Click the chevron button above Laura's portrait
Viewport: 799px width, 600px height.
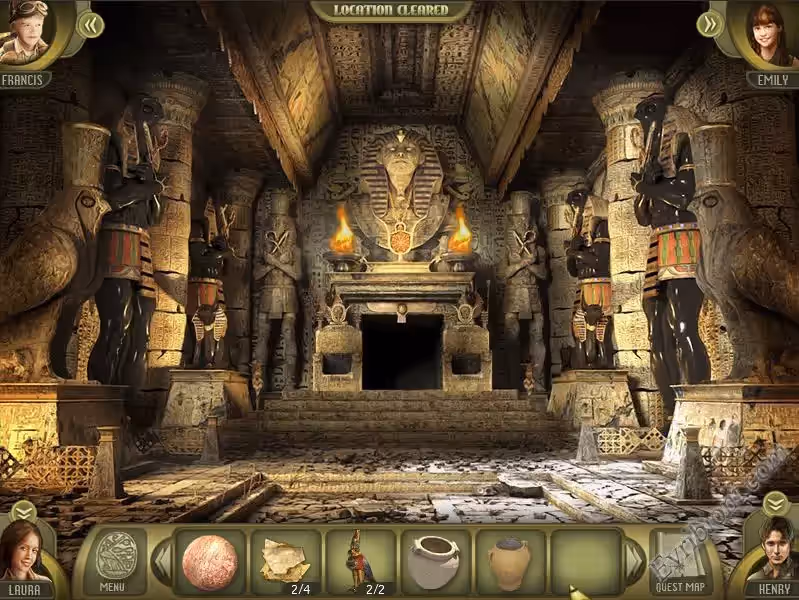[23, 510]
